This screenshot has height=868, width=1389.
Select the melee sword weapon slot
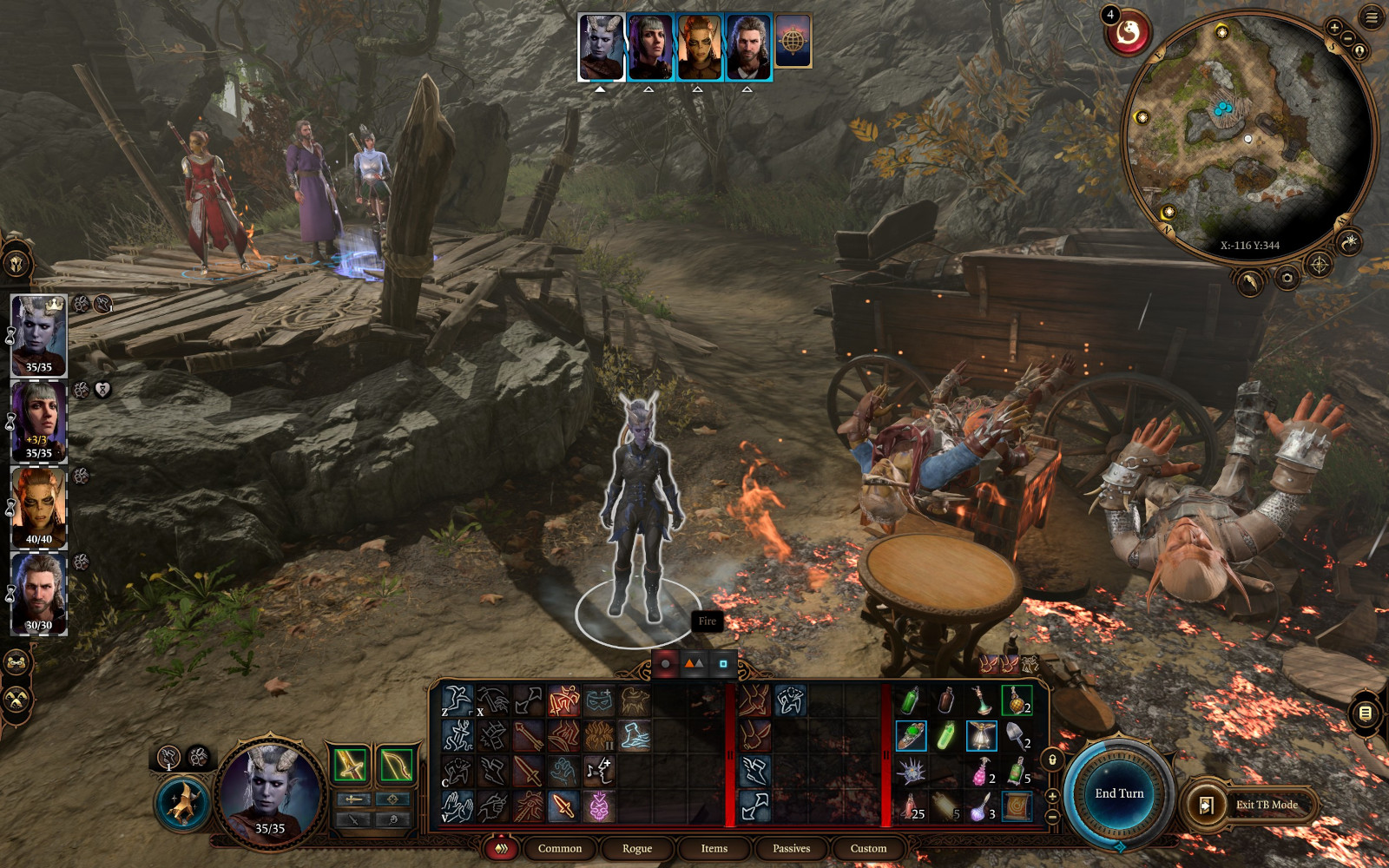pyautogui.click(x=351, y=764)
